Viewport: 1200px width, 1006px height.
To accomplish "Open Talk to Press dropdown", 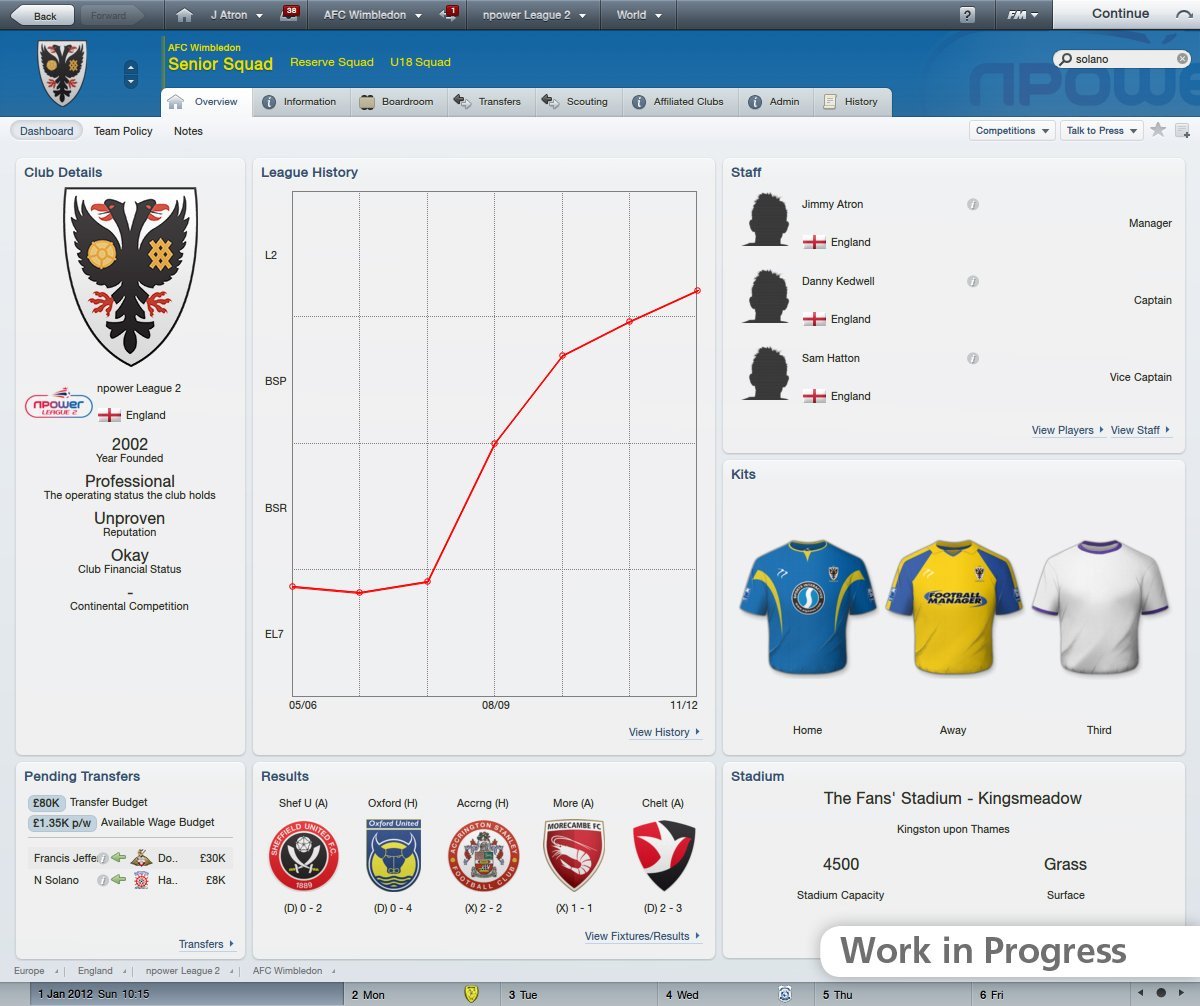I will tap(1100, 131).
